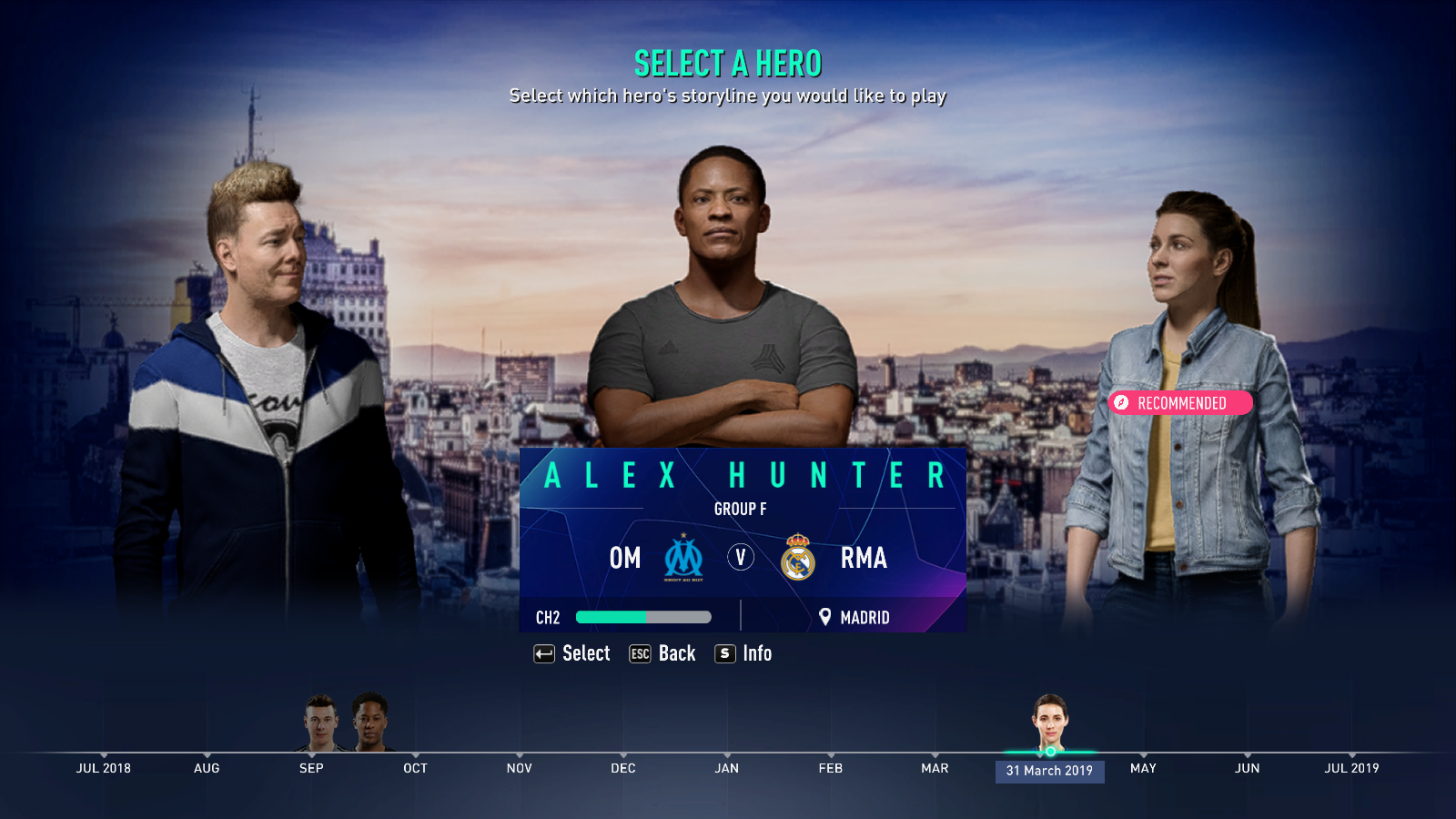Click JUL 2018 on the timeline

coord(103,768)
